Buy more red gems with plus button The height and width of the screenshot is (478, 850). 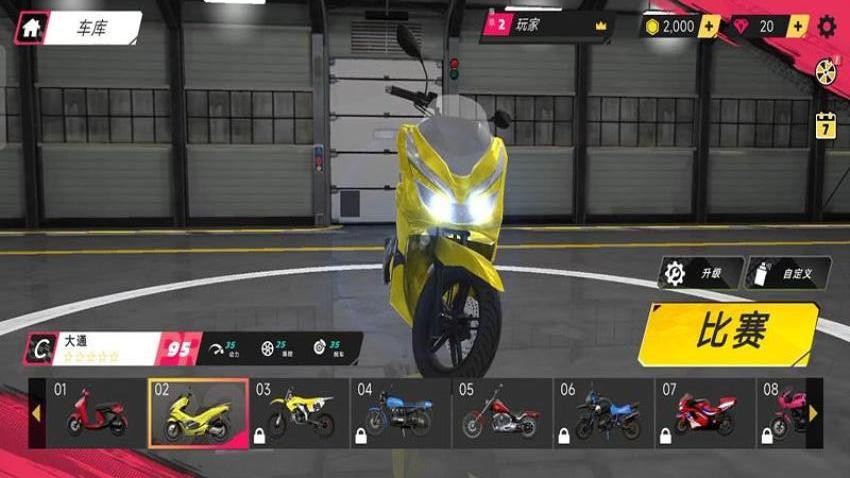pos(796,27)
